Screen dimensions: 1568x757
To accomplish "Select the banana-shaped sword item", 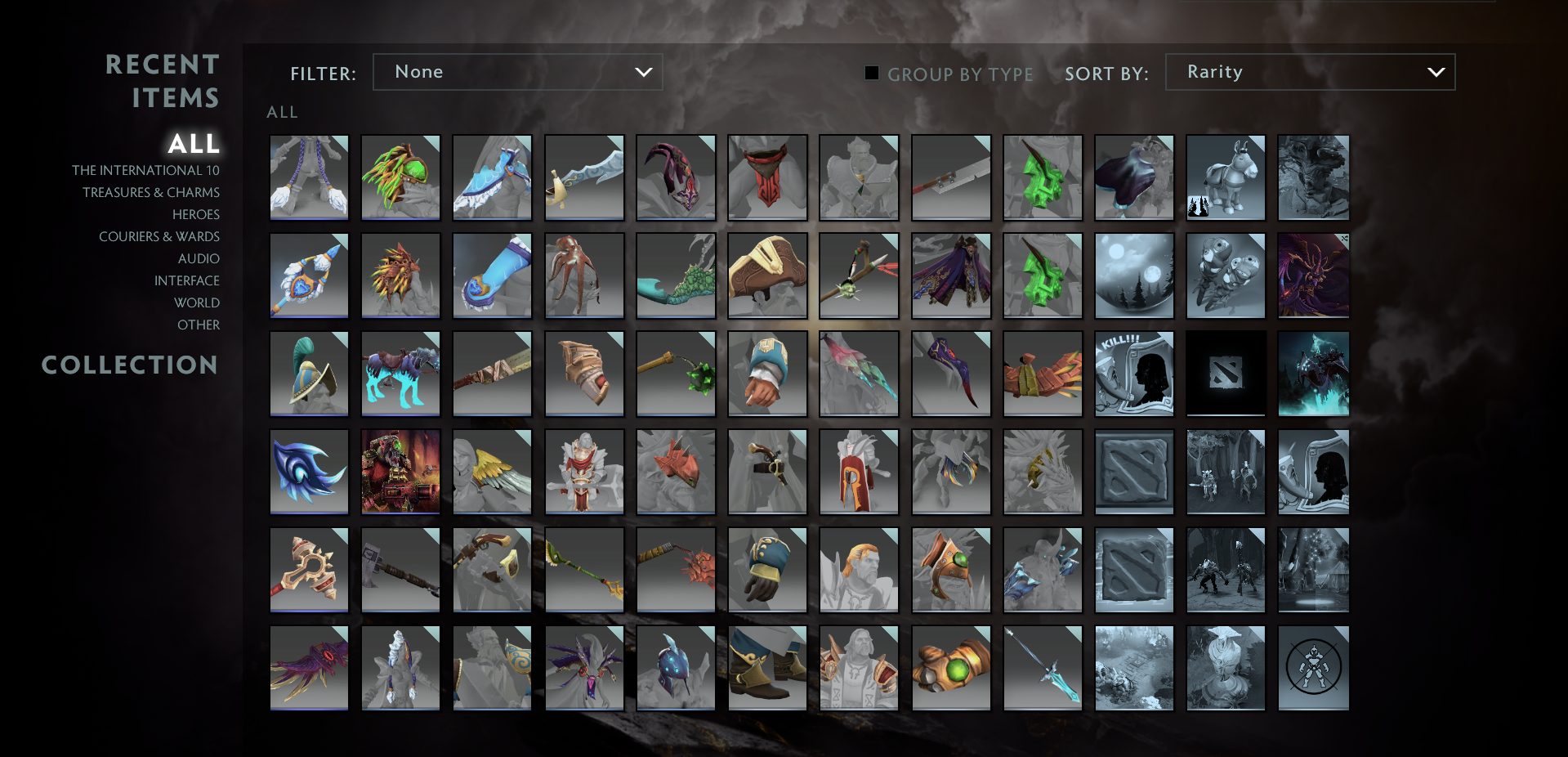I will tap(584, 177).
